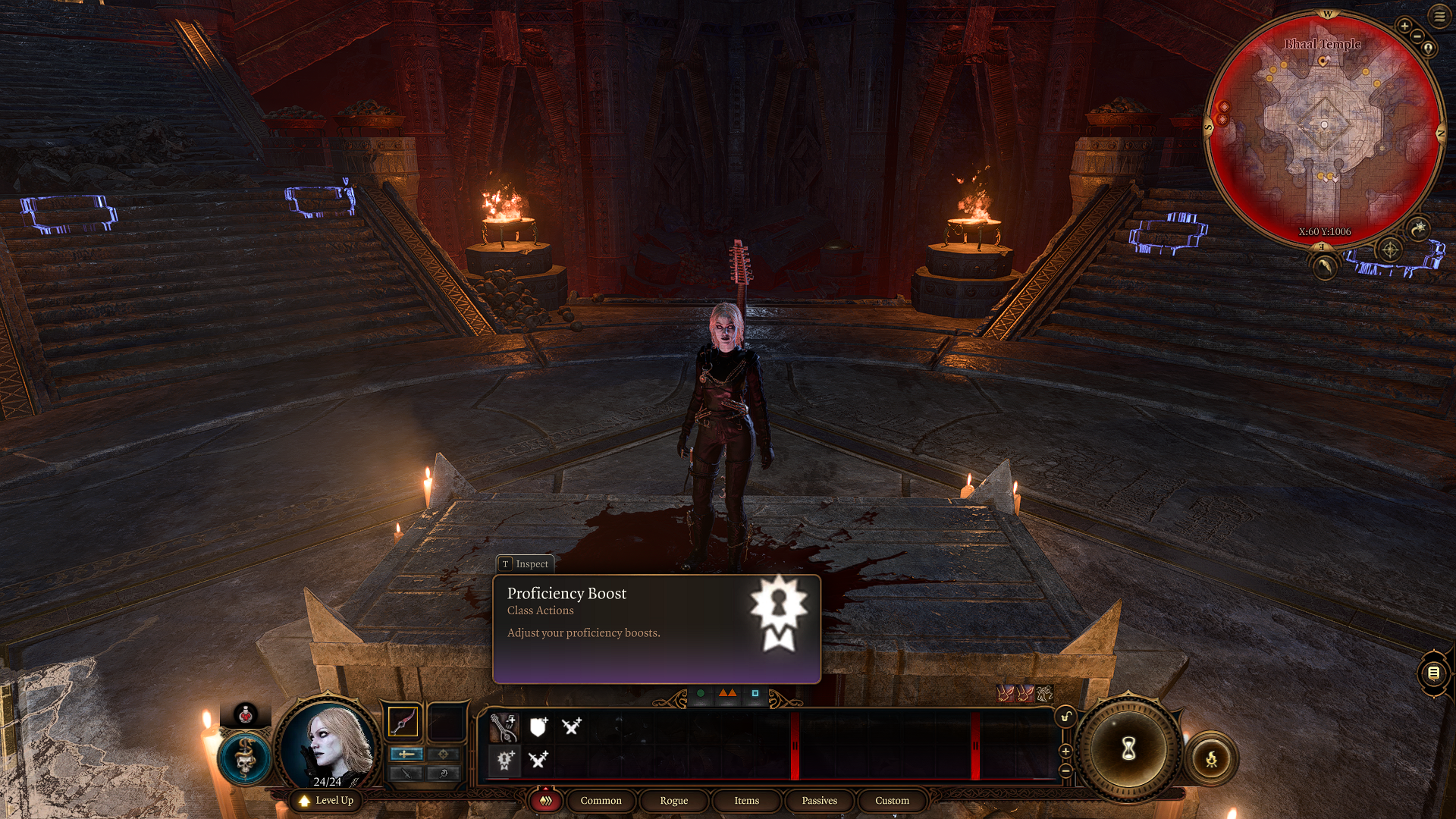Screen dimensions: 1456x819
Task: Select the equipped dagger weapon slot
Action: pos(403,721)
